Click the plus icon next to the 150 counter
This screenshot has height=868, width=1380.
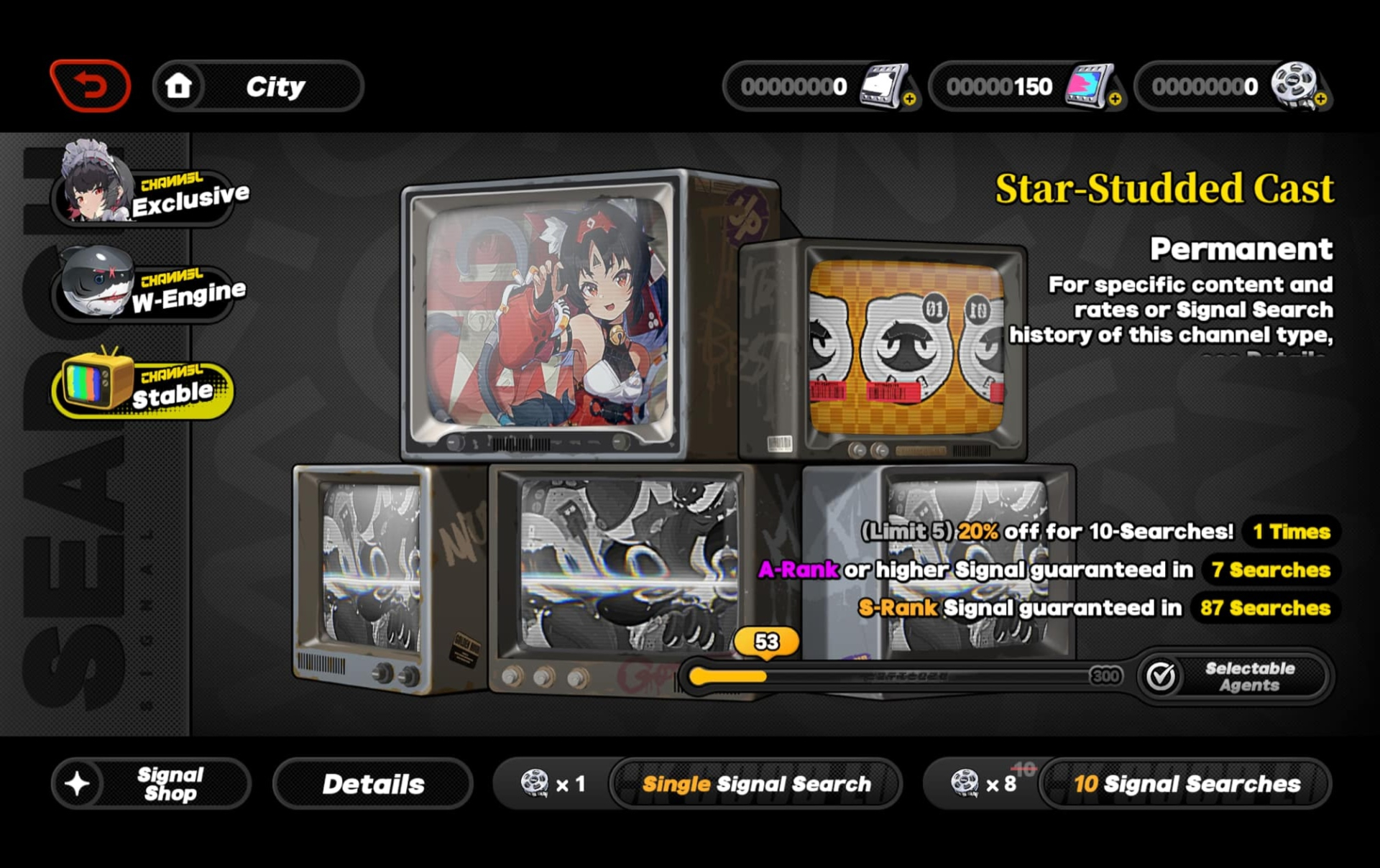coord(1115,101)
